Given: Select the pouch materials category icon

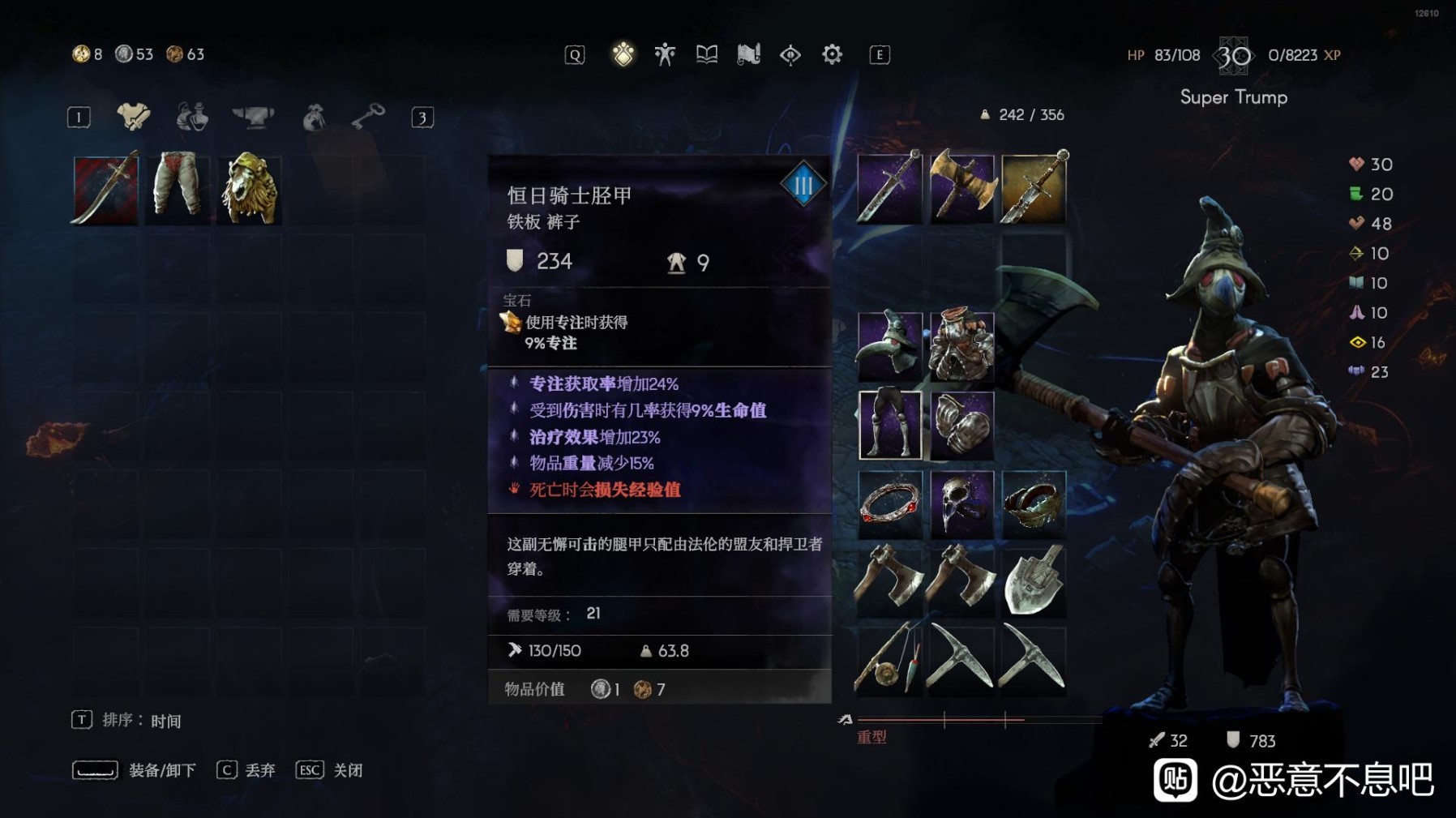Looking at the screenshot, I should (x=315, y=115).
